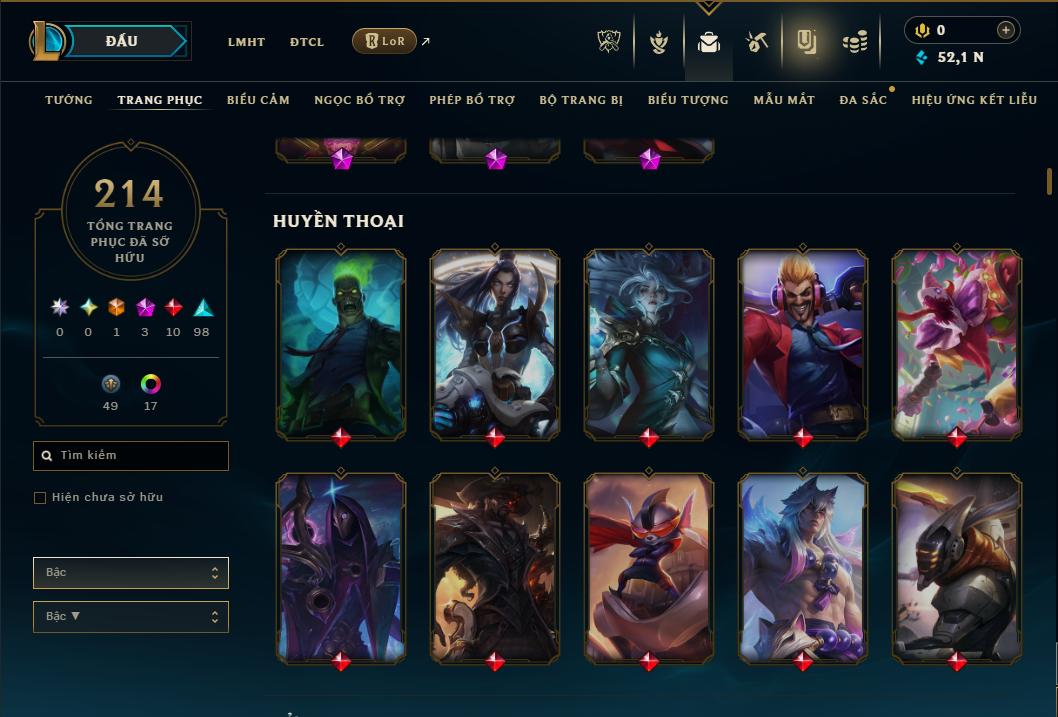
Task: Switch to the TƯỚNG tab
Action: pyautogui.click(x=69, y=100)
